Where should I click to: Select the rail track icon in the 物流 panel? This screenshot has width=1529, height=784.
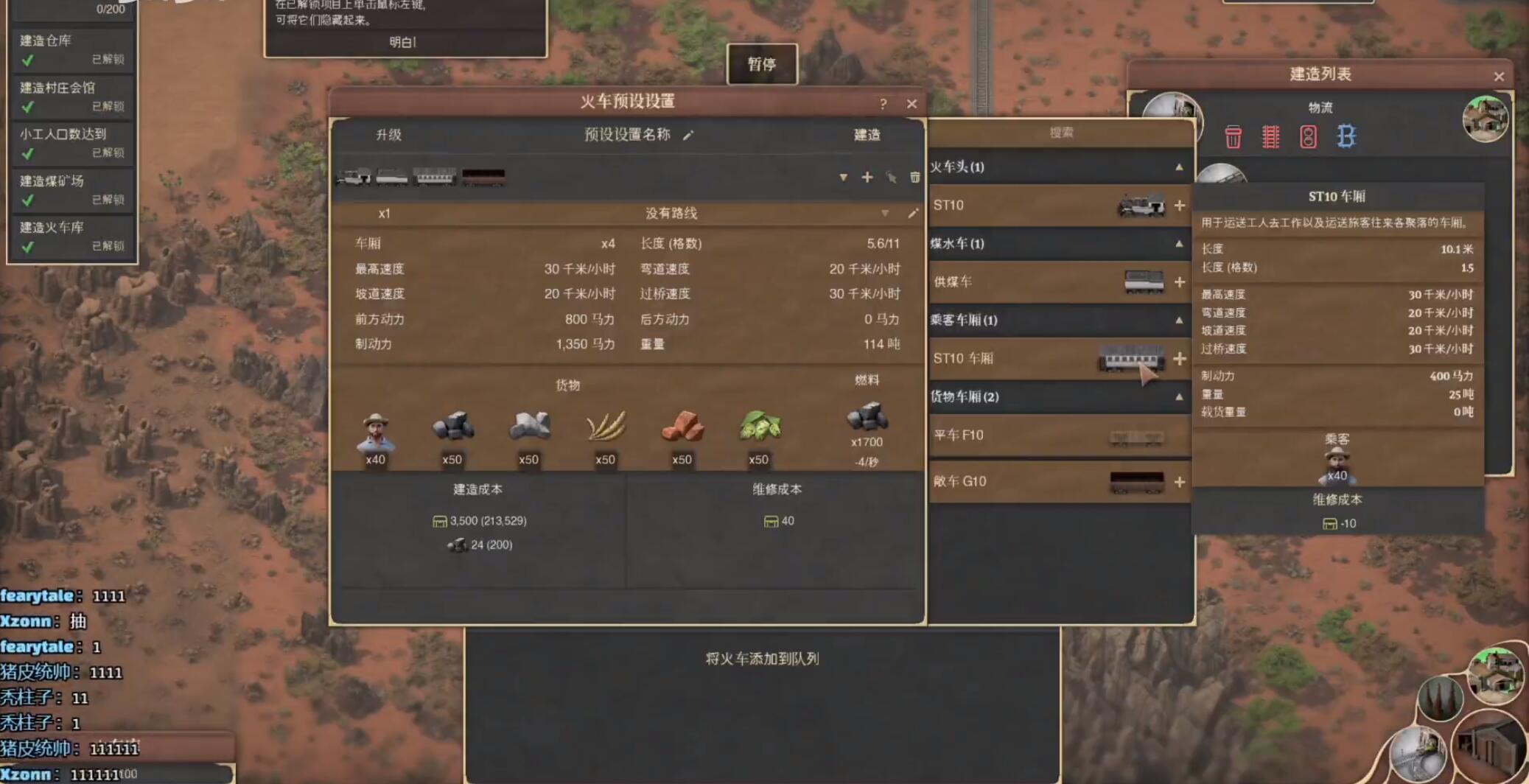1270,137
